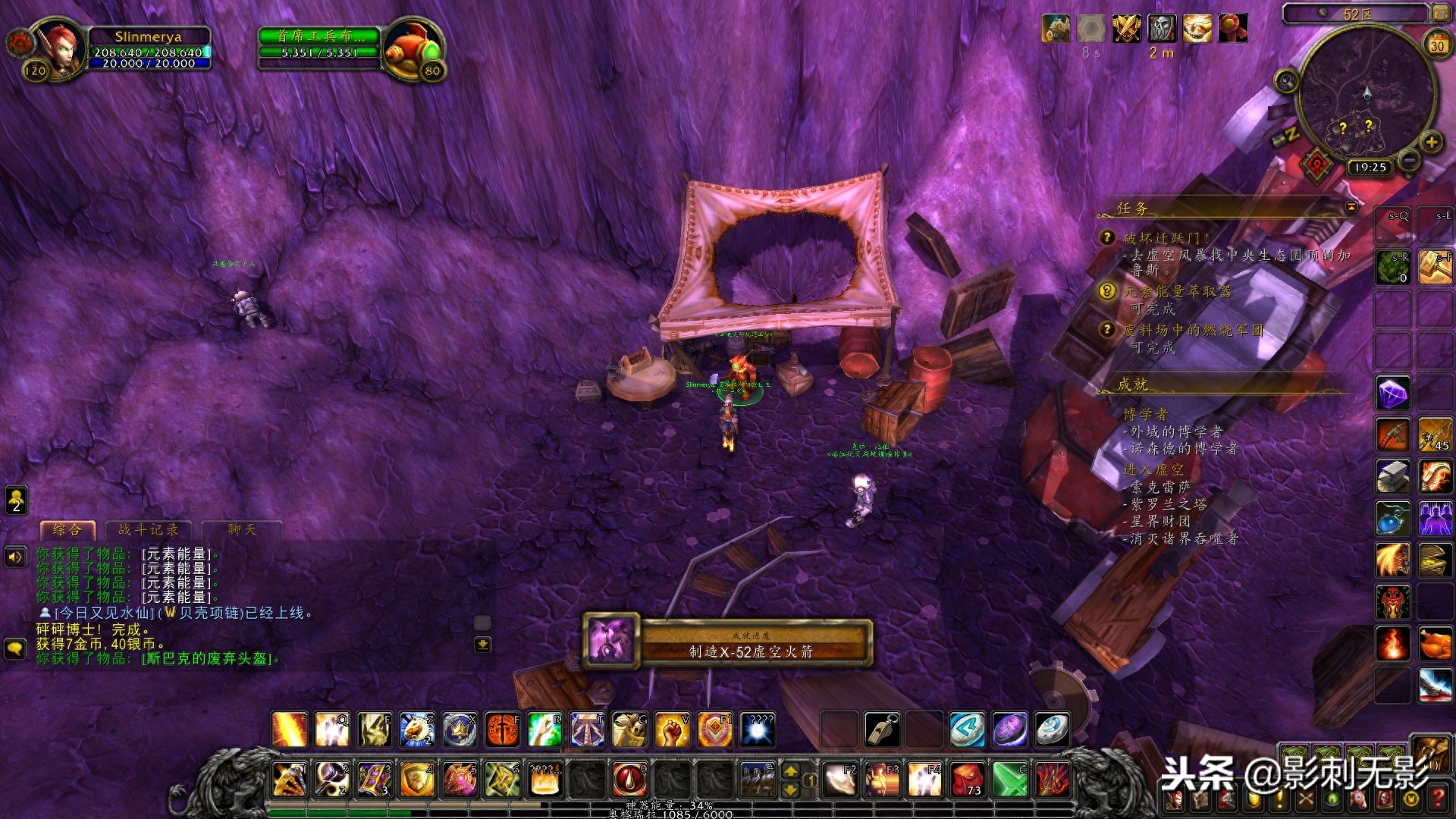Select the 聊天 chat tab

tap(242, 530)
